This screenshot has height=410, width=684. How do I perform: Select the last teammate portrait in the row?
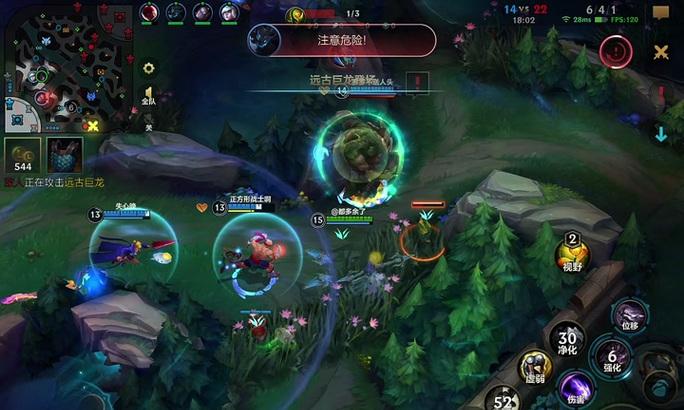(x=229, y=12)
